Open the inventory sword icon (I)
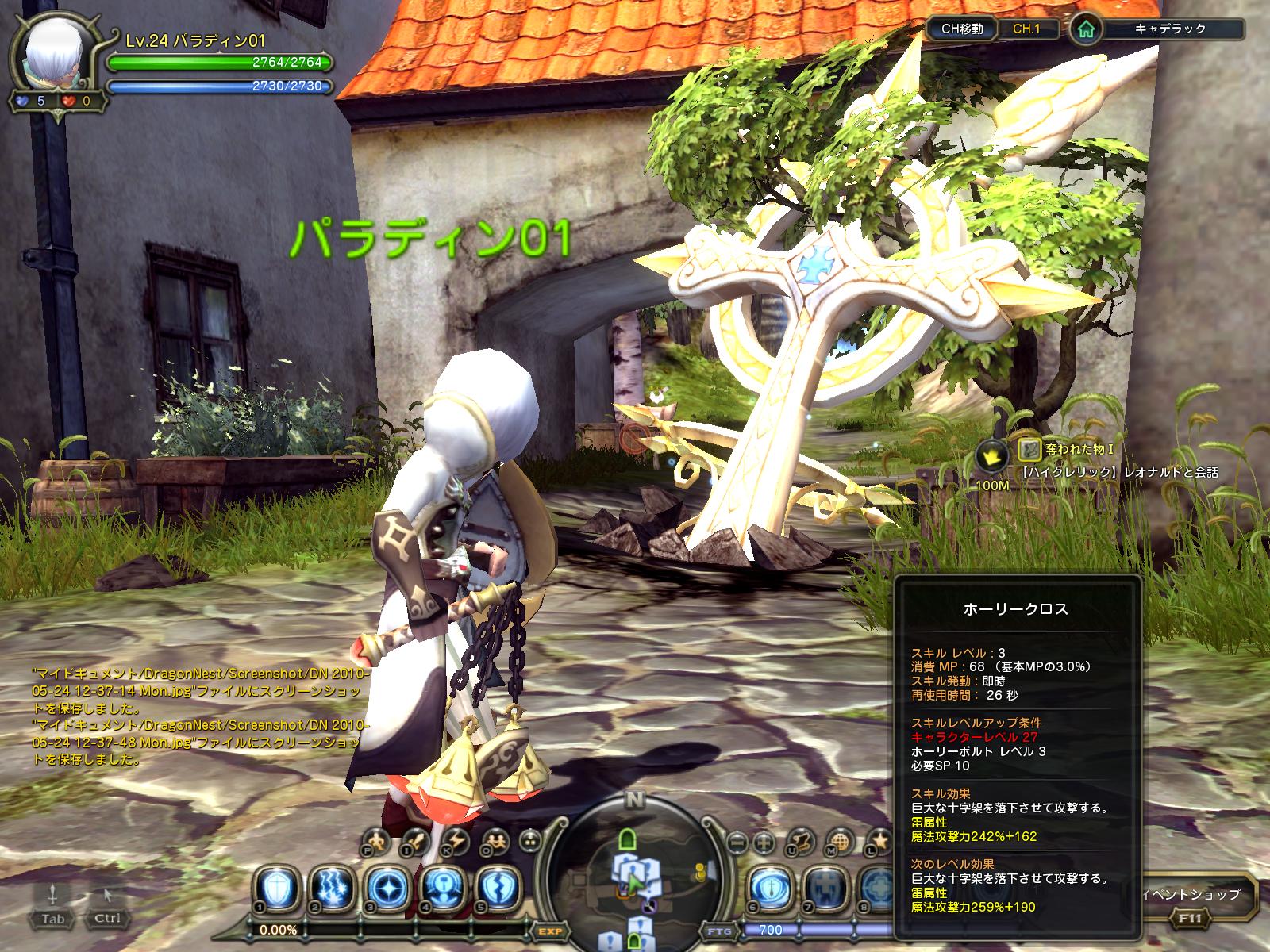 coord(417,839)
